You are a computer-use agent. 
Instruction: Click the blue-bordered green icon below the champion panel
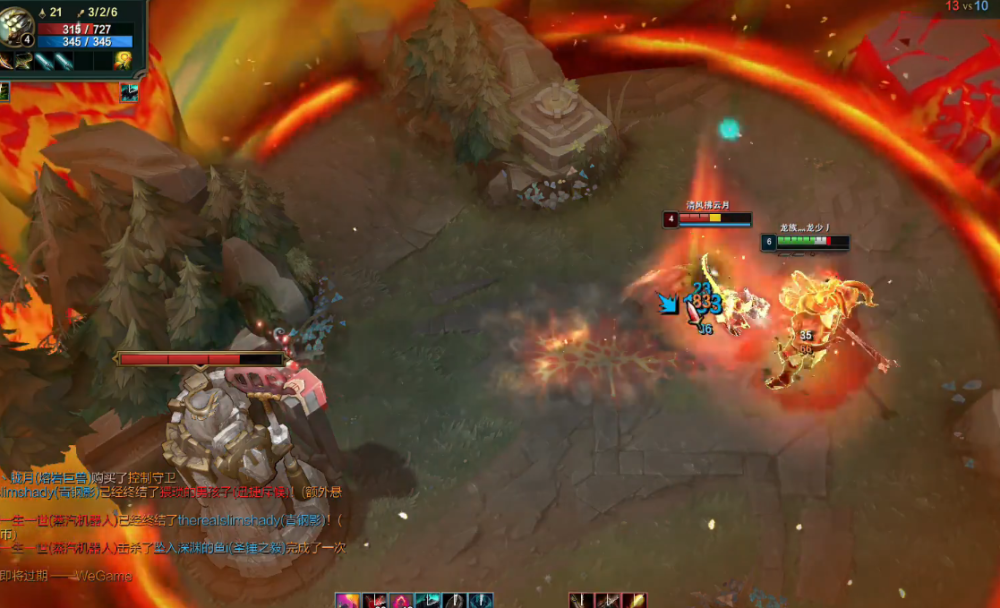tap(4, 92)
